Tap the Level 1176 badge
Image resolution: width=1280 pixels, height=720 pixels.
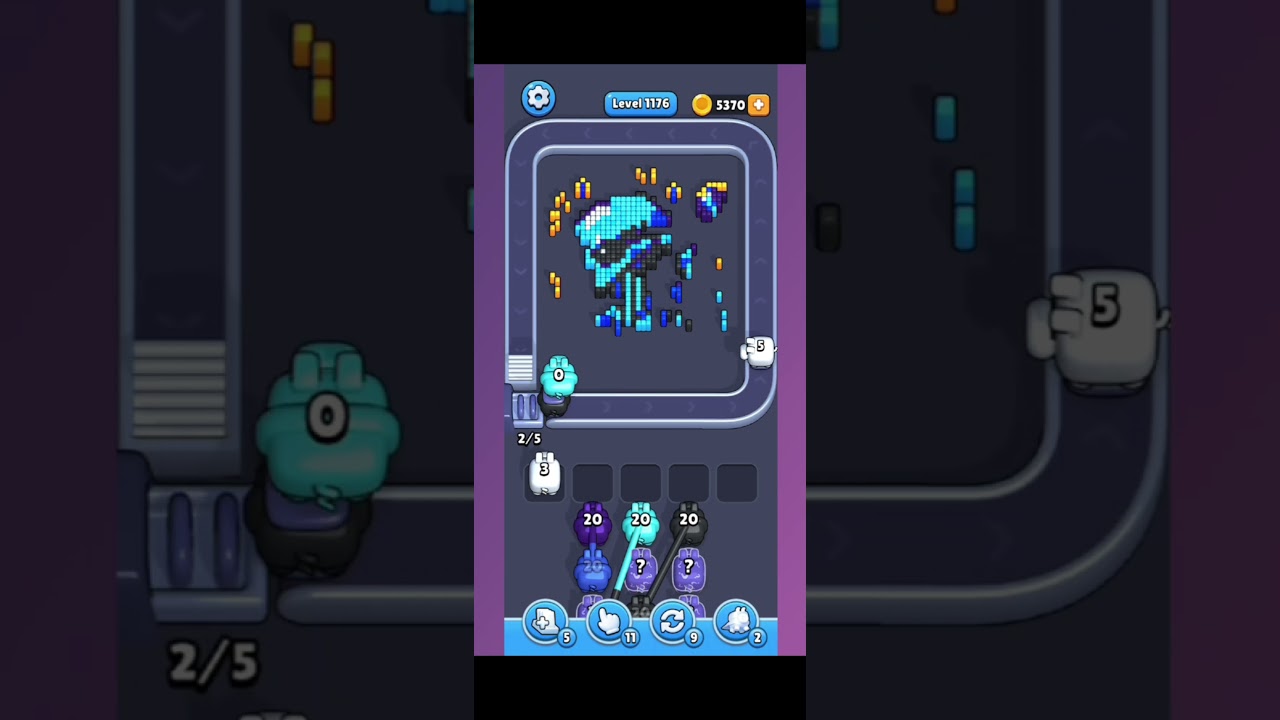tap(640, 104)
